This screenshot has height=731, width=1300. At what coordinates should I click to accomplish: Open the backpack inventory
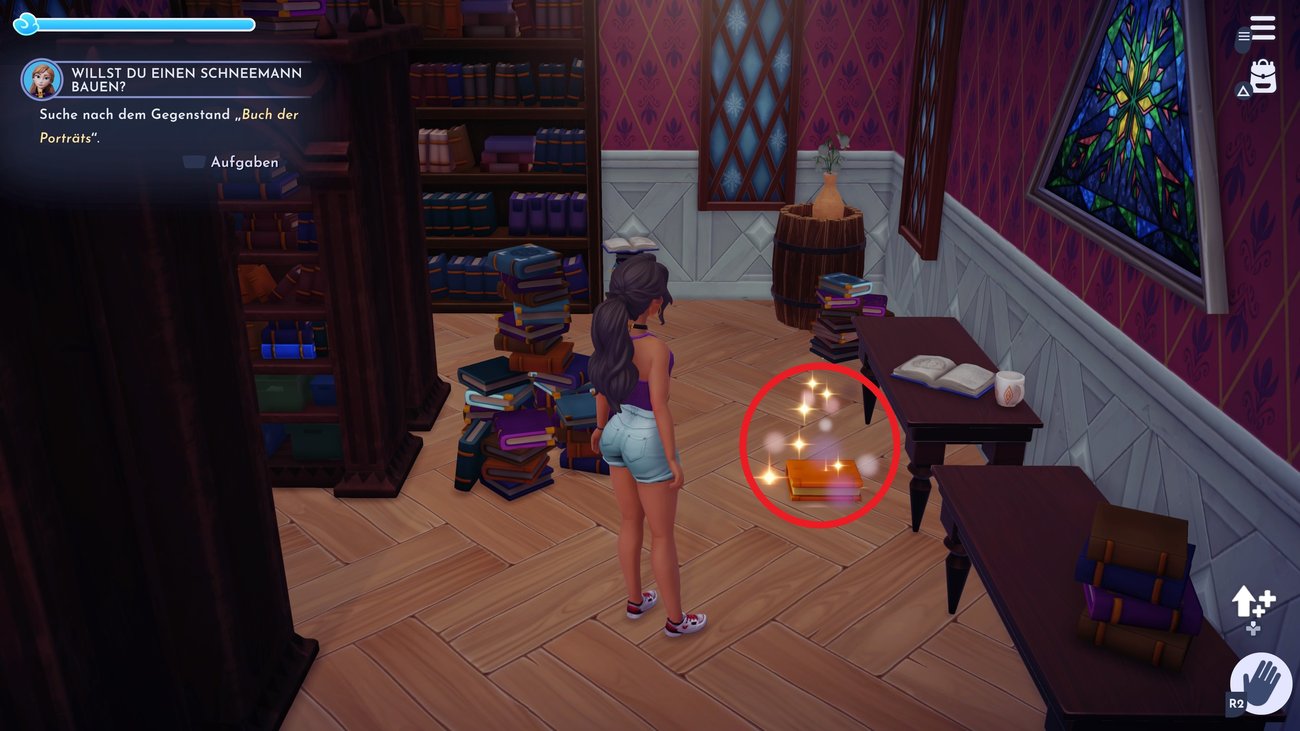tap(1263, 77)
